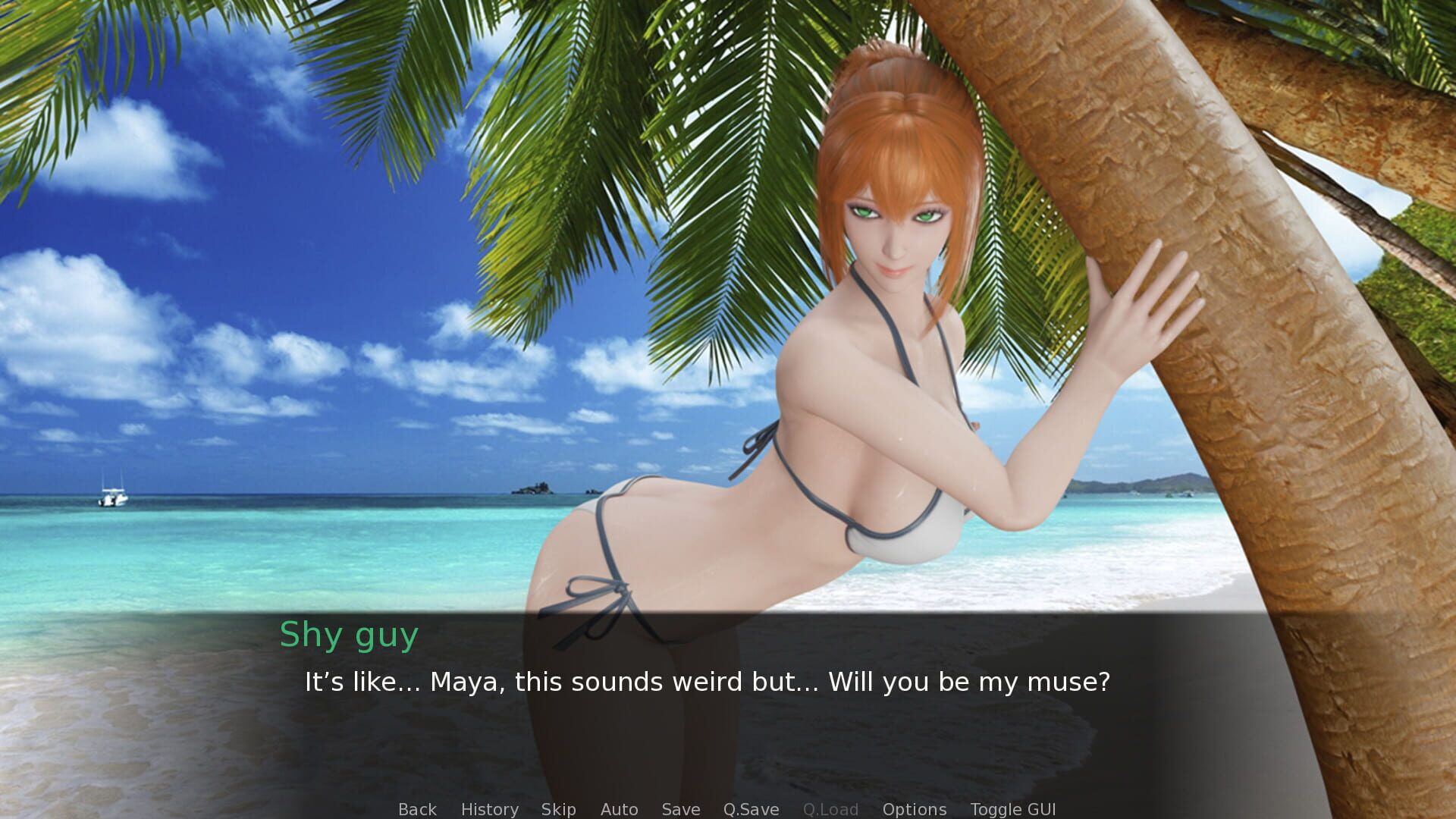Open the History screen

(x=490, y=809)
